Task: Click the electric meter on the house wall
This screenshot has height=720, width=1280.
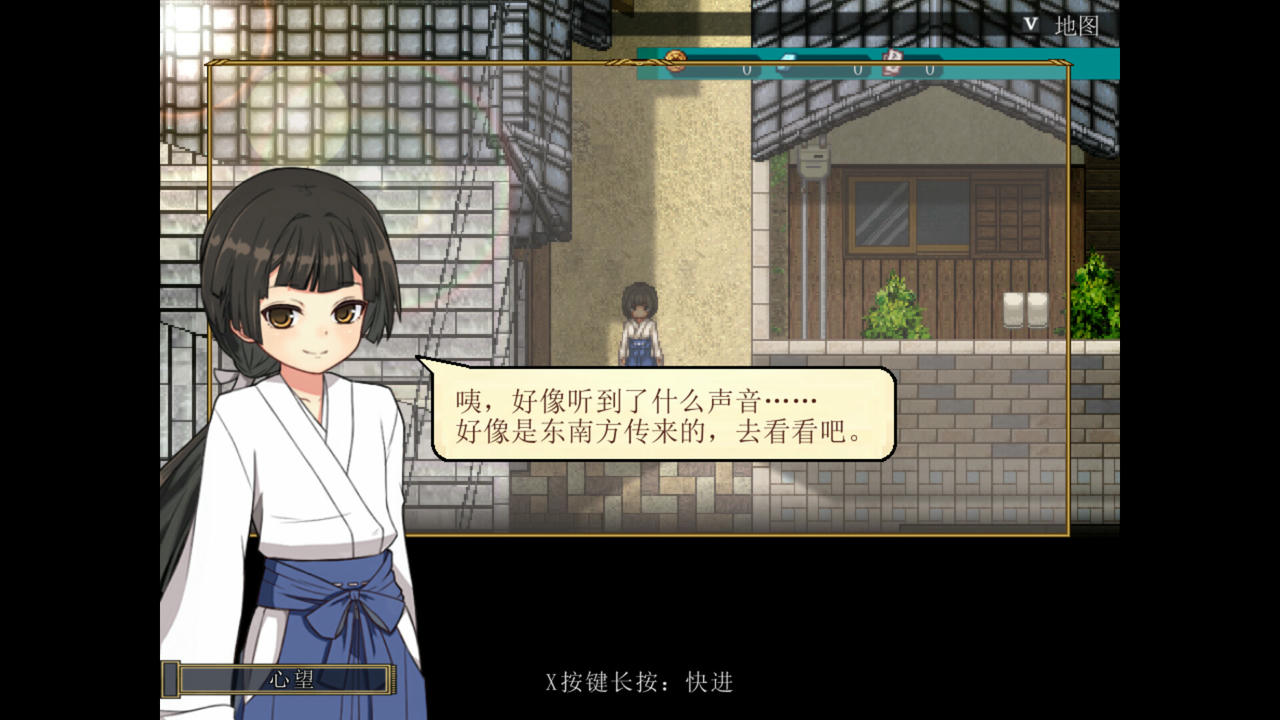Action: (813, 163)
